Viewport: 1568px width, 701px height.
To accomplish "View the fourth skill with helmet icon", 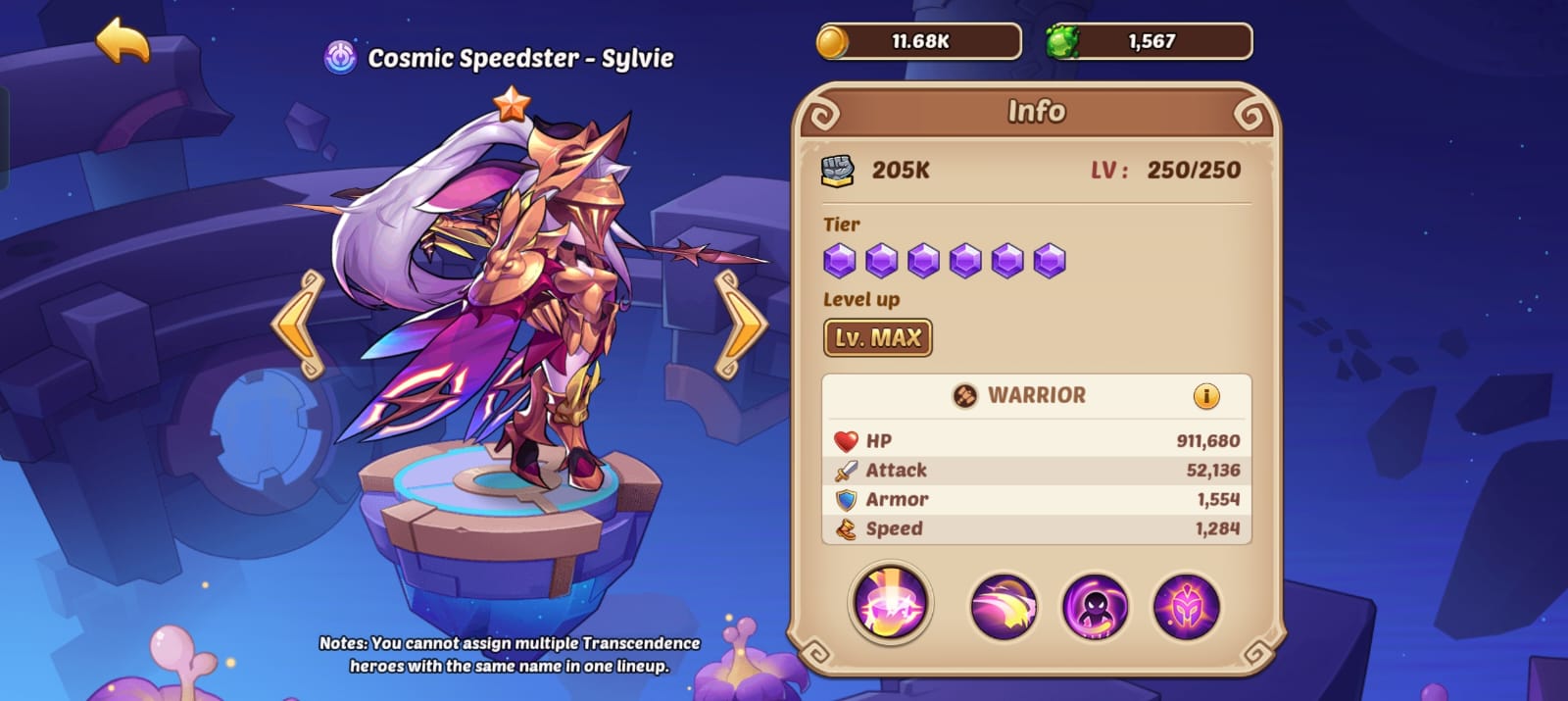I will pyautogui.click(x=1186, y=607).
